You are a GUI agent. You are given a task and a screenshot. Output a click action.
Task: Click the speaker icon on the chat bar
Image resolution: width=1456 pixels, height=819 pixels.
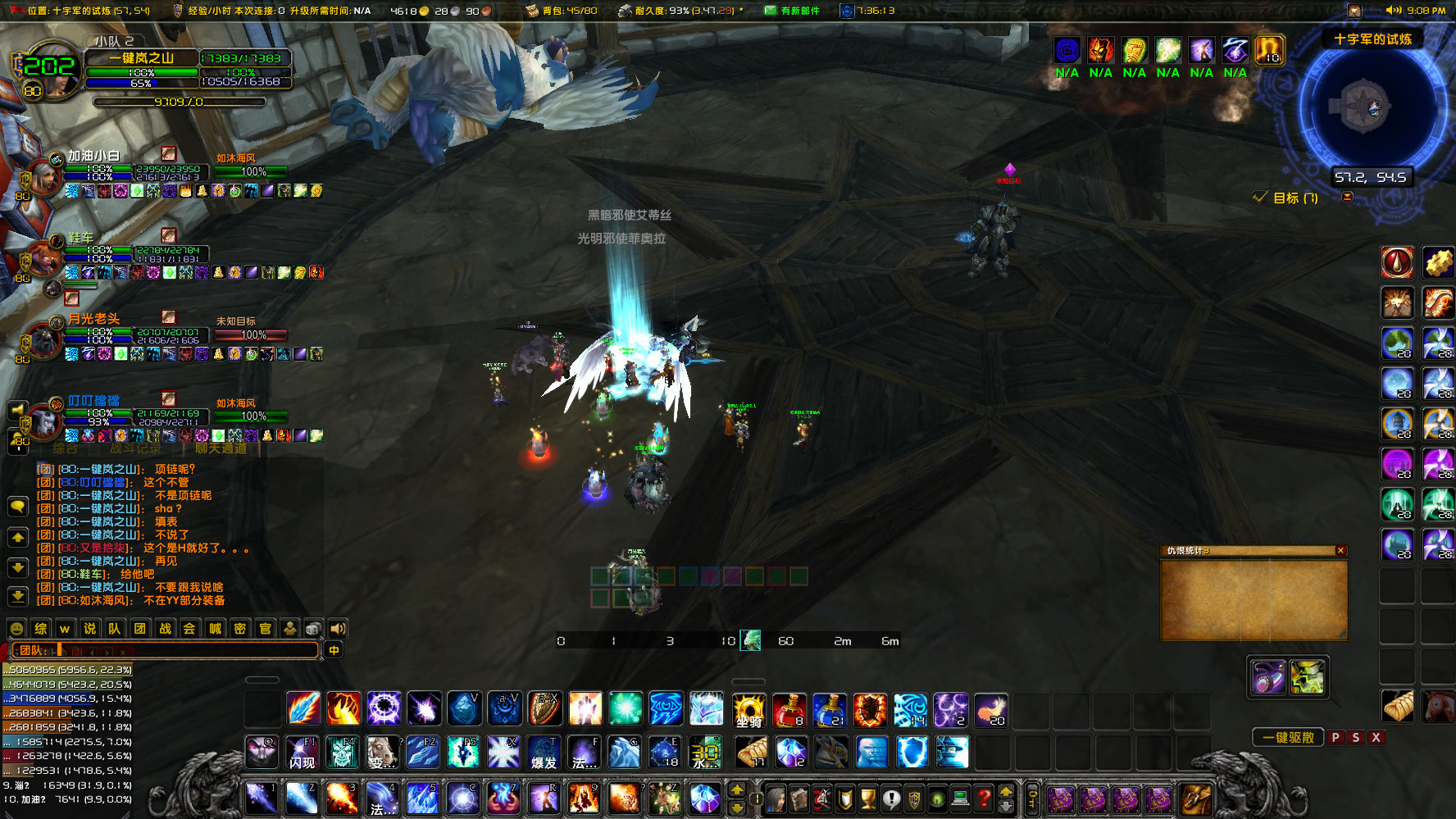point(338,629)
